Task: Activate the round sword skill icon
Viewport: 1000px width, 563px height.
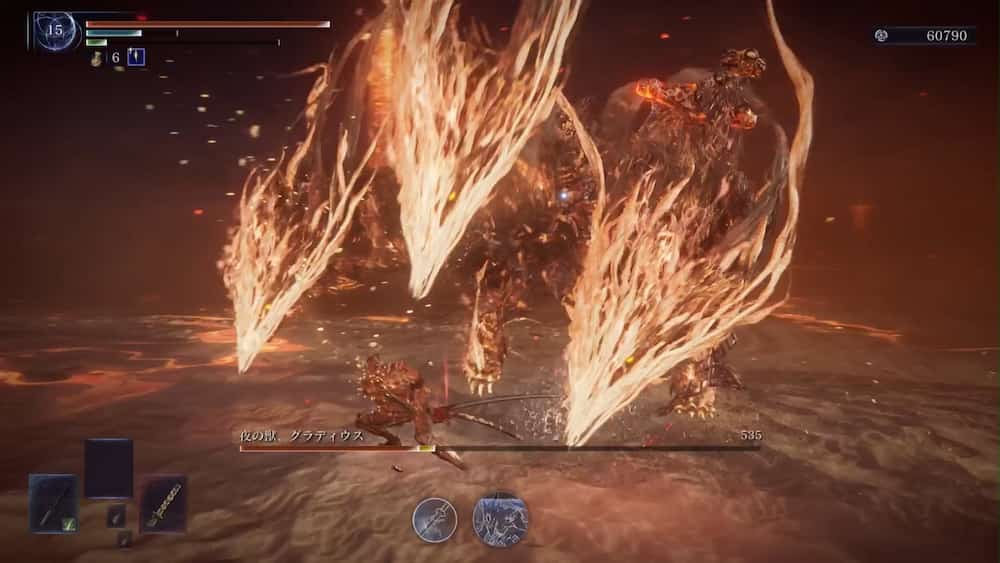Action: (435, 520)
